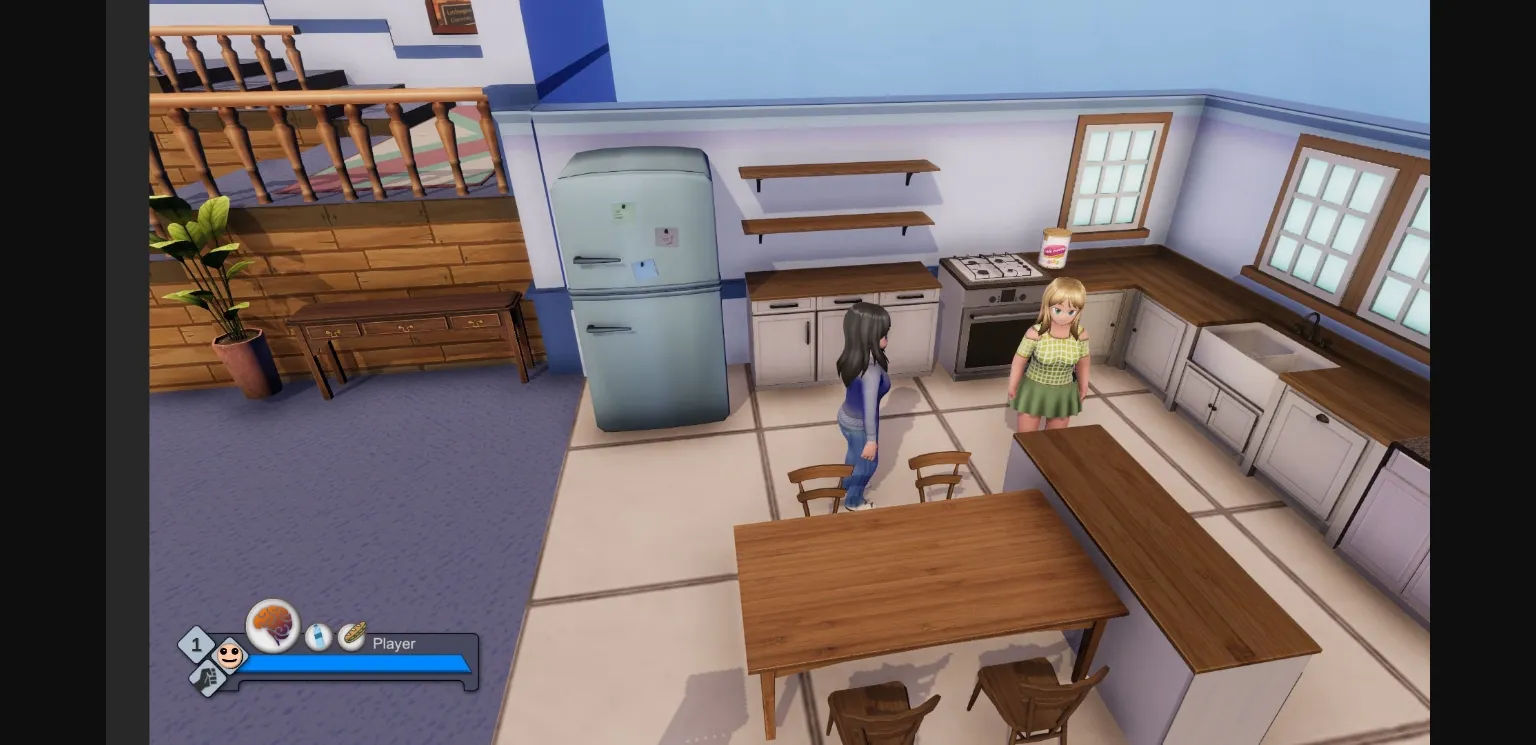Click the Player name label

[393, 643]
